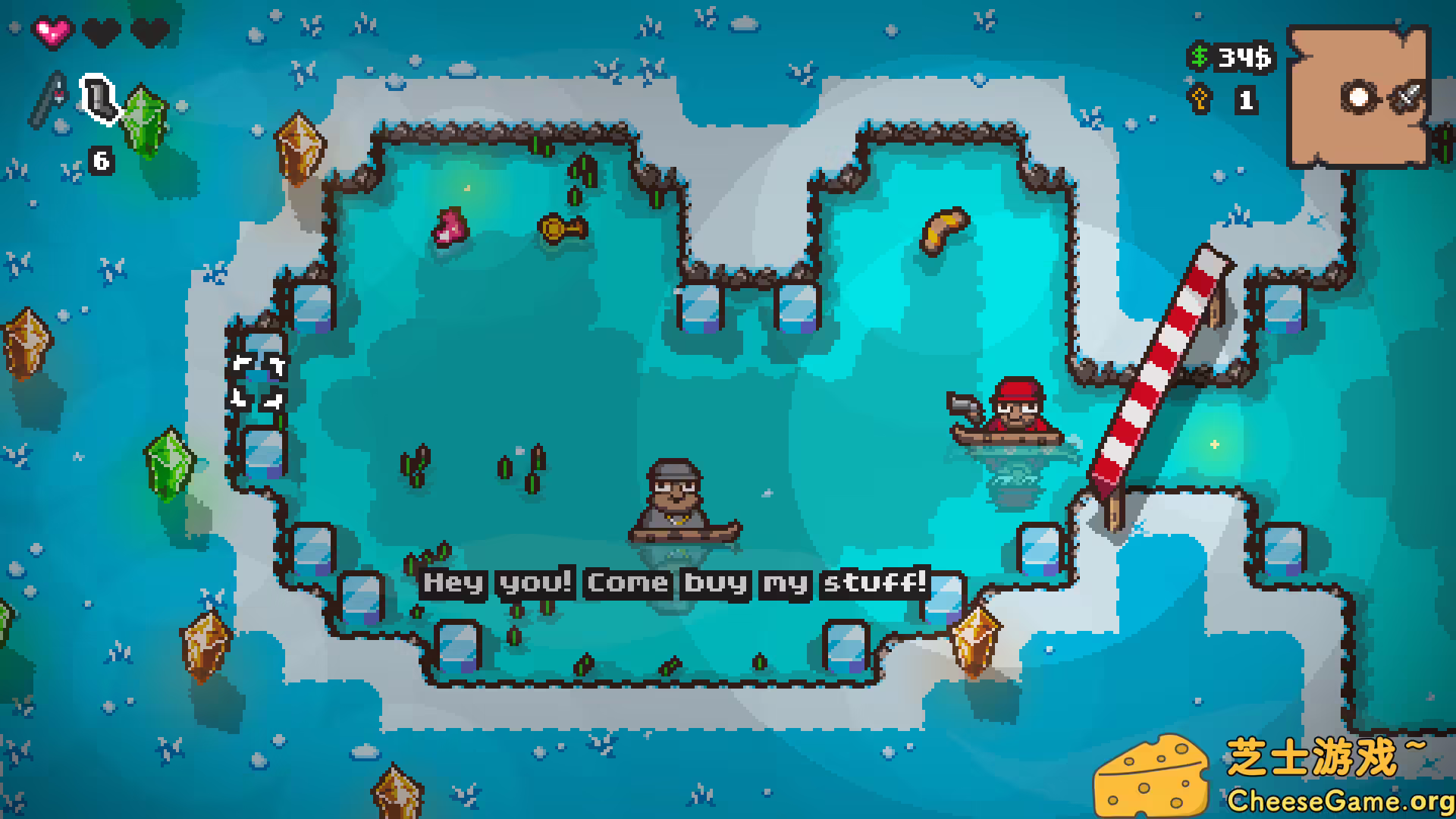Click the green dollar currency icon

pyautogui.click(x=1200, y=56)
